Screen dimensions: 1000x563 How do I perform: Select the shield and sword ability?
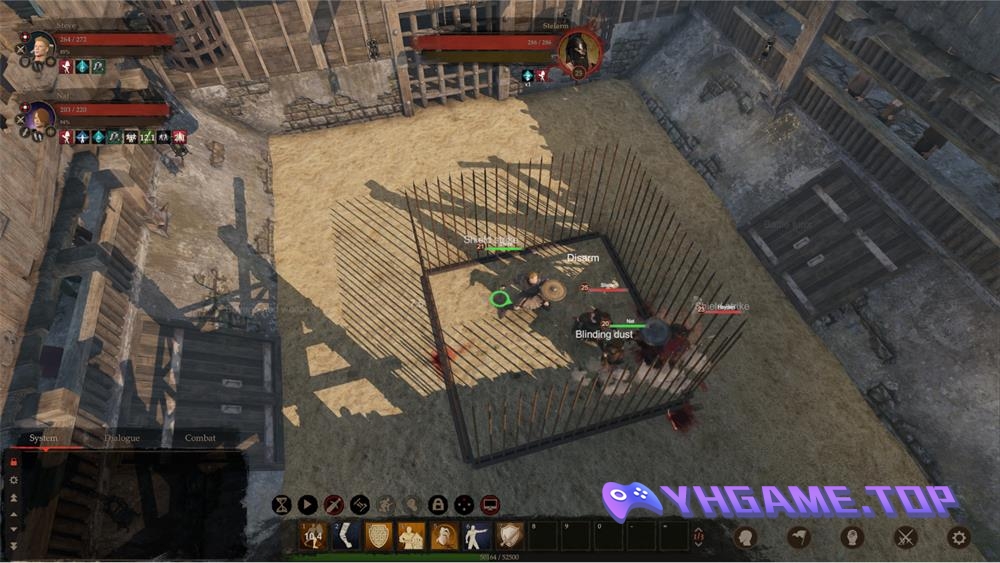510,536
